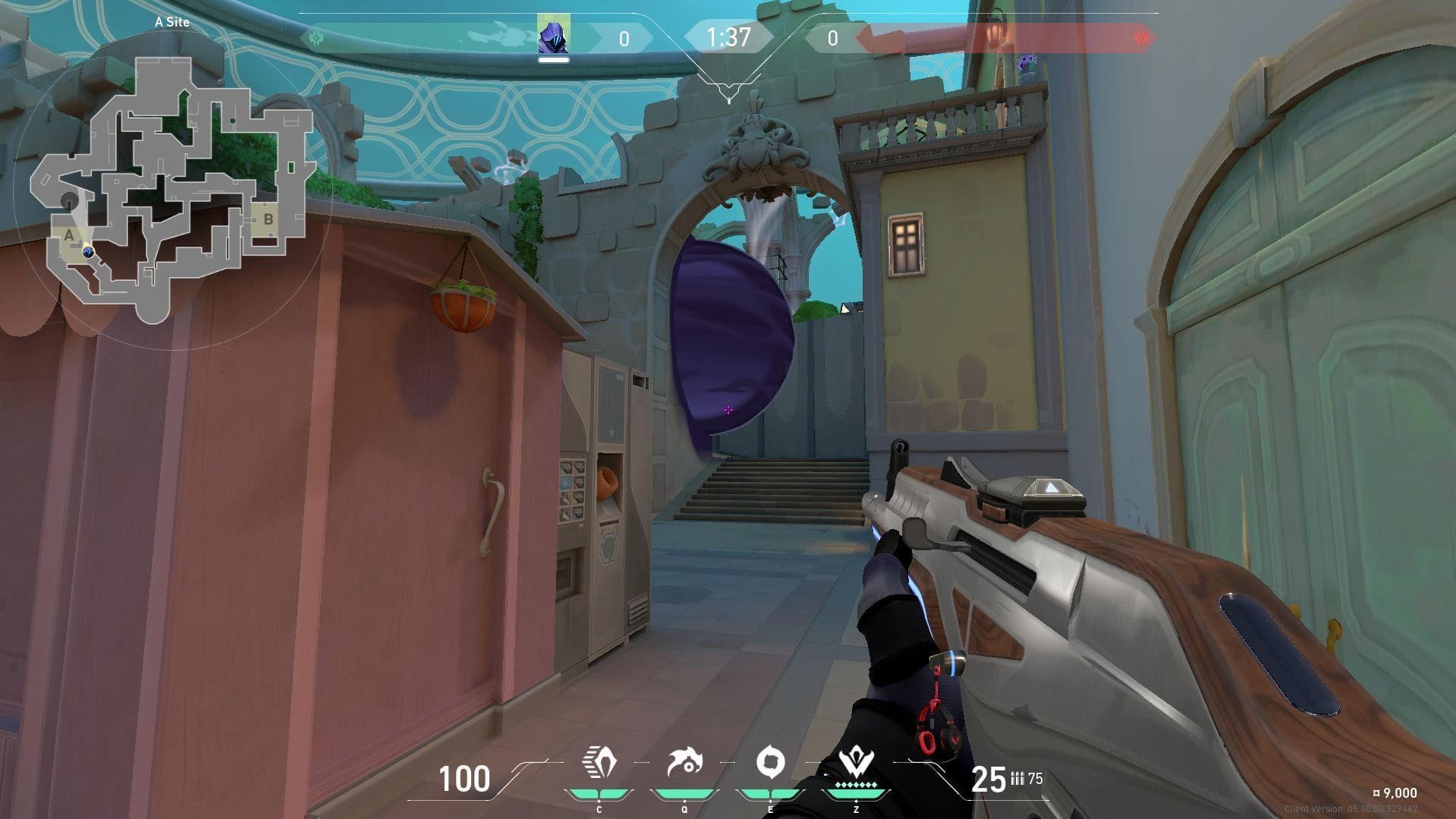The height and width of the screenshot is (819, 1456).
Task: Select the Yoru agent portrait at top
Action: pyautogui.click(x=554, y=35)
